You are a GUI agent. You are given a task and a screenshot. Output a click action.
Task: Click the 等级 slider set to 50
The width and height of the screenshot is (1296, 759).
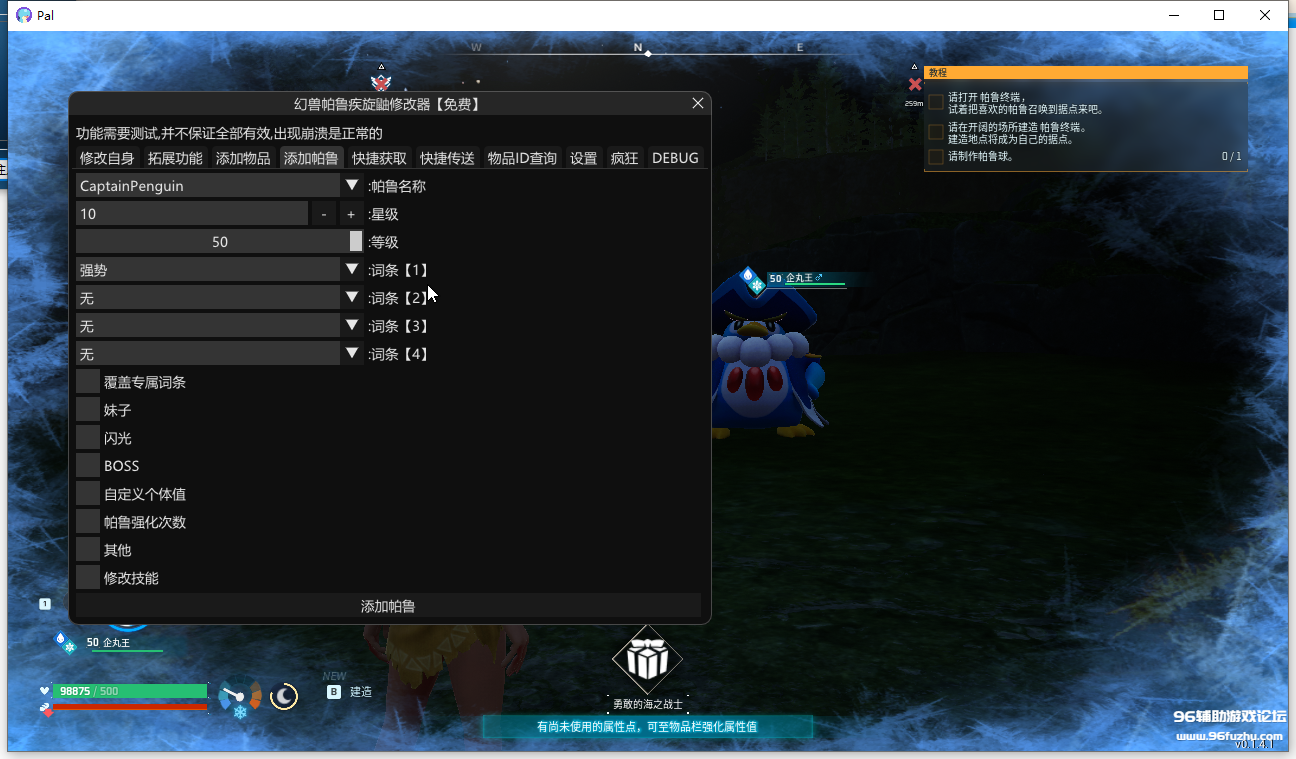pyautogui.click(x=220, y=242)
